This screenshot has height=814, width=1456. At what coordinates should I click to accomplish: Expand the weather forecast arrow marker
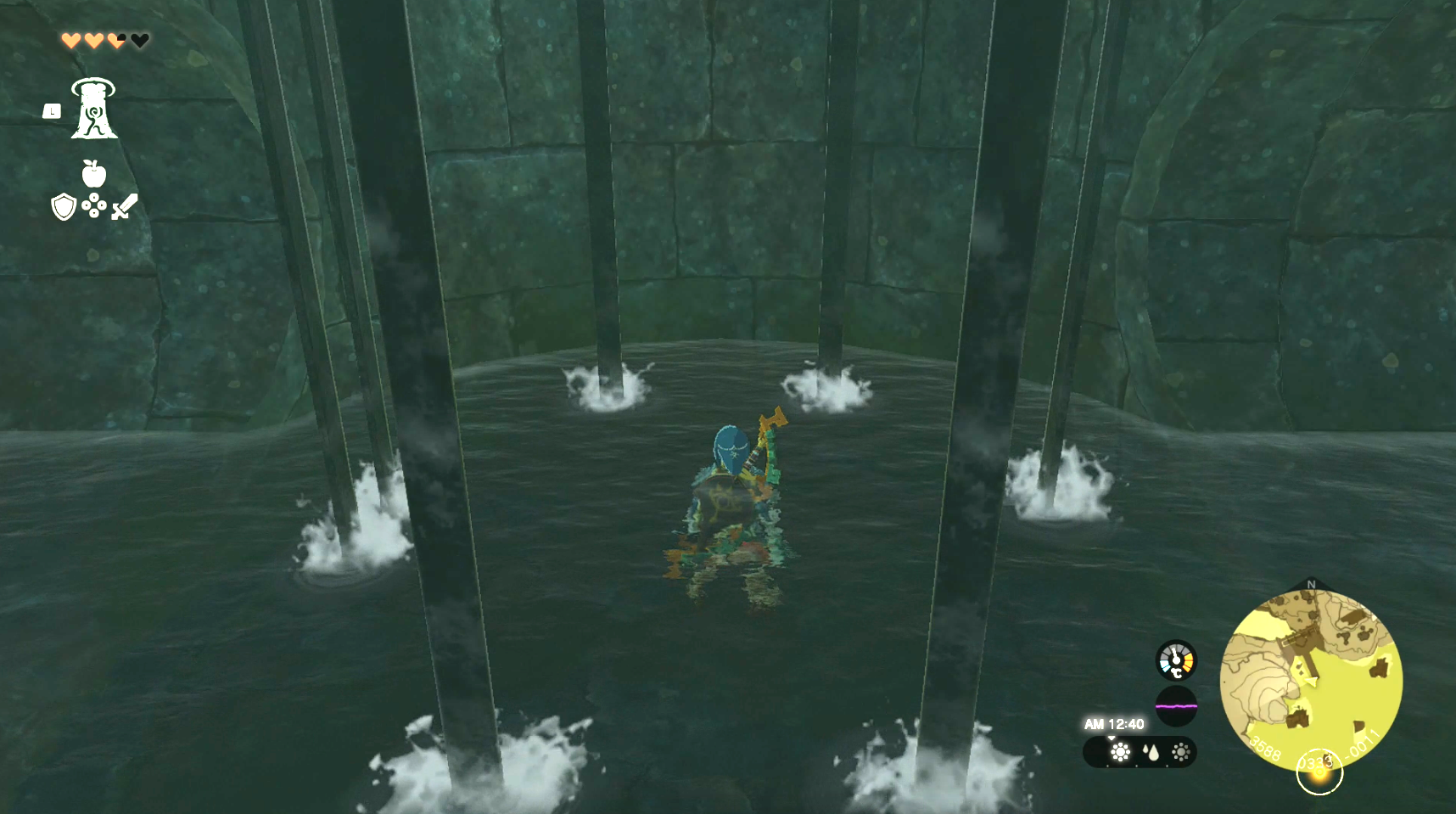click(x=1112, y=738)
